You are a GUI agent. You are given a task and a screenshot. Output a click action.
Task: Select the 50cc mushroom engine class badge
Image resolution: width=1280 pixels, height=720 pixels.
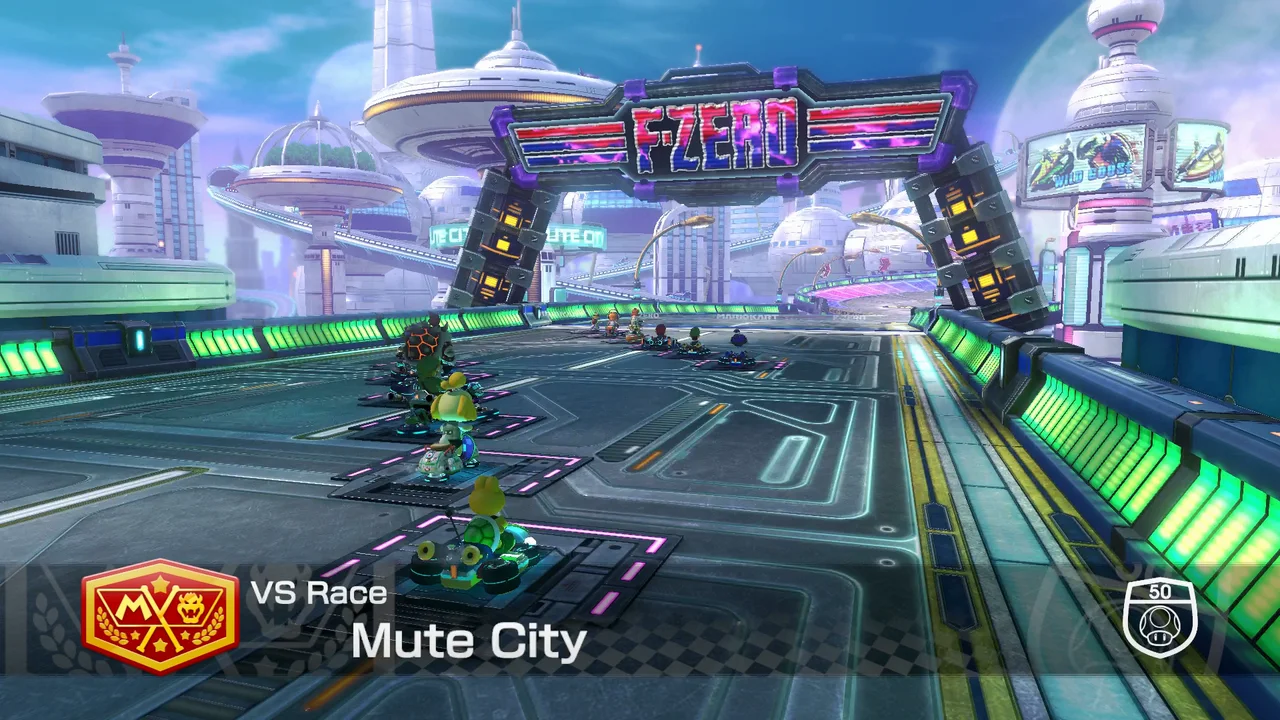(x=1159, y=616)
